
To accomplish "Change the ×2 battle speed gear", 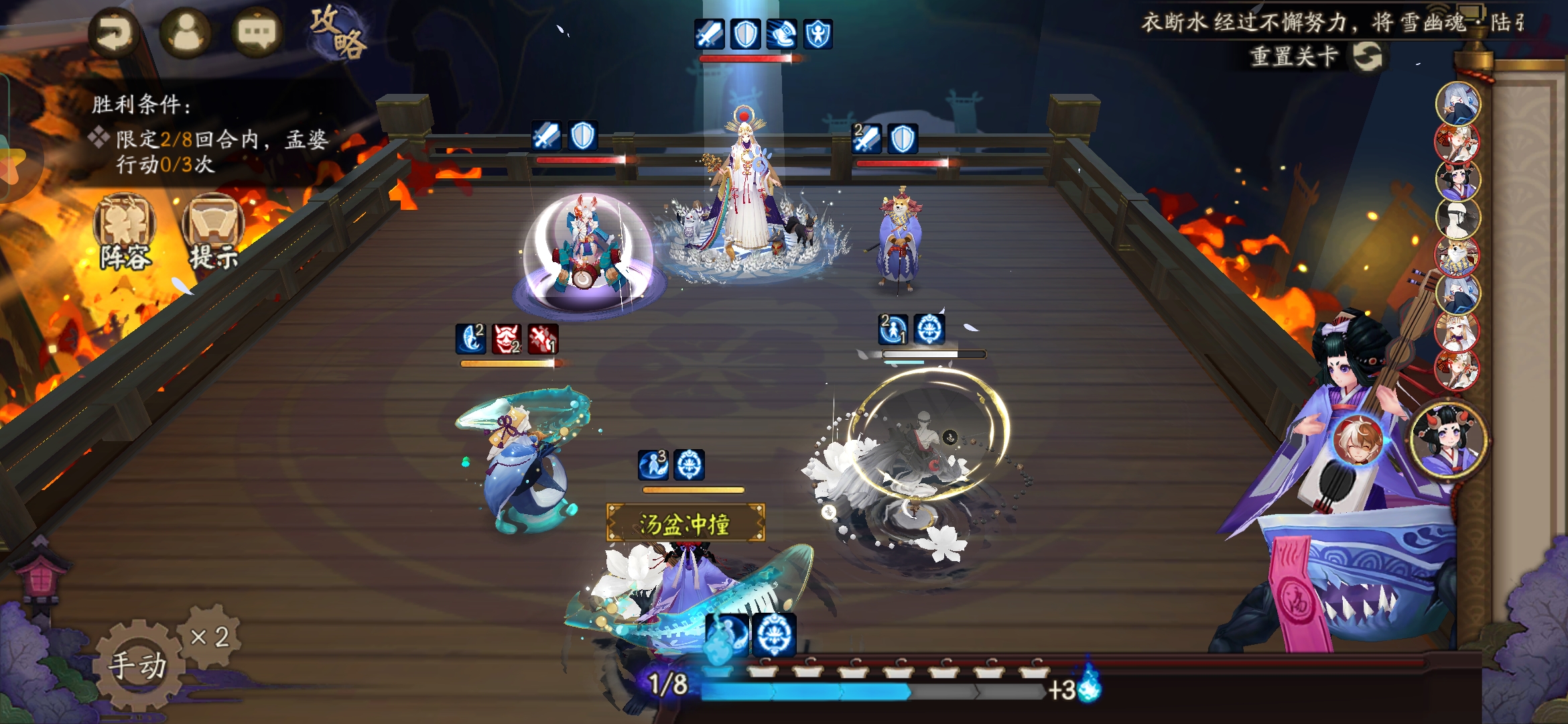I will (x=210, y=636).
